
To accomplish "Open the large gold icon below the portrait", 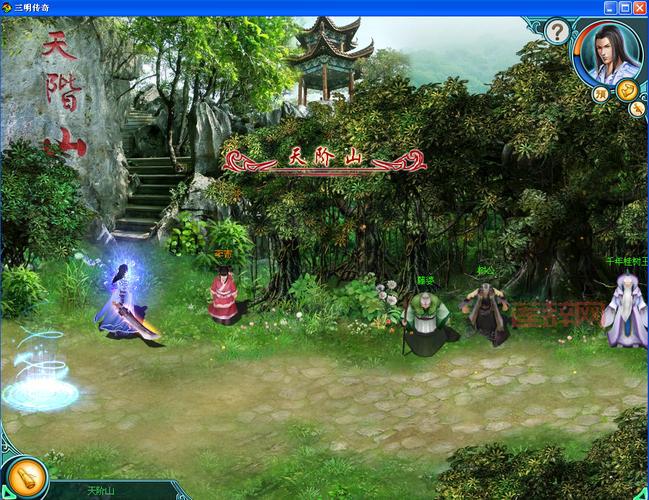I will (x=627, y=90).
